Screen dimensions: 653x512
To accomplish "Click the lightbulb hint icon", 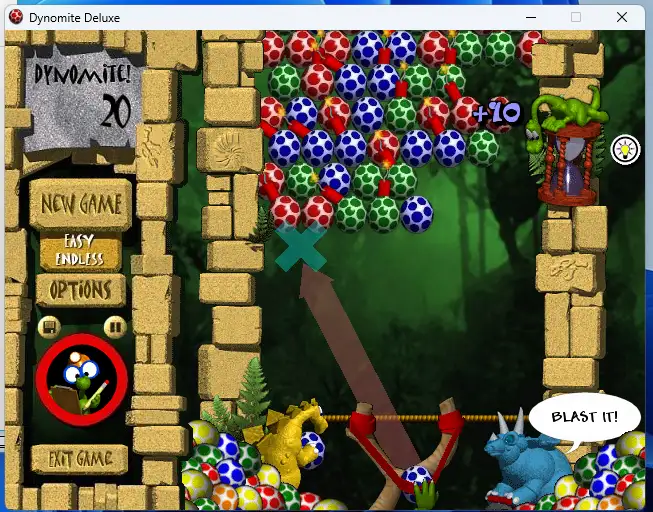I will pos(625,150).
